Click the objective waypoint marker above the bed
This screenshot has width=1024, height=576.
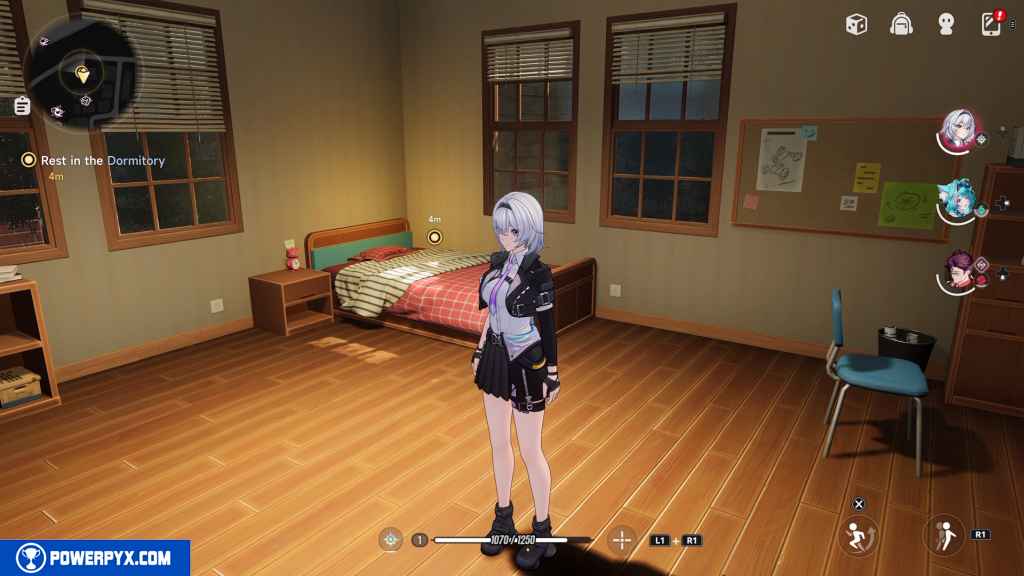coord(434,237)
